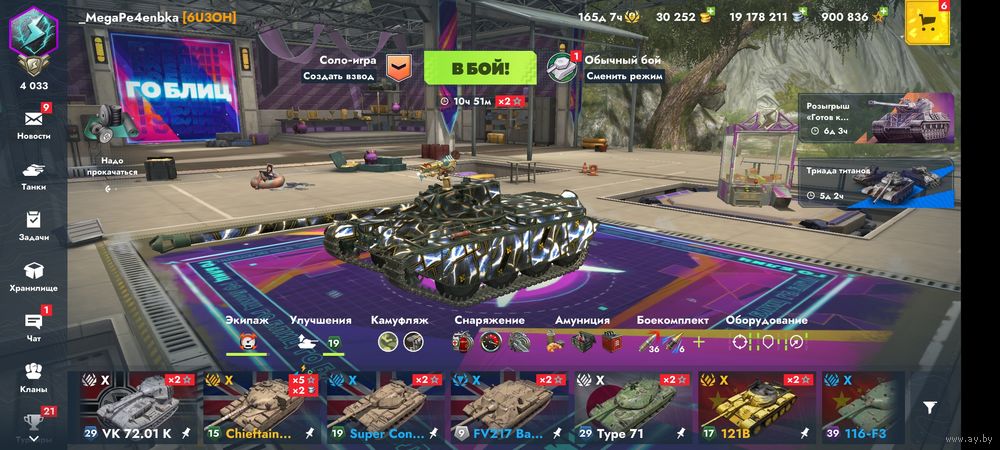The height and width of the screenshot is (450, 1000).
Task: Open the Розыгрыш event banner
Action: pyautogui.click(x=877, y=119)
